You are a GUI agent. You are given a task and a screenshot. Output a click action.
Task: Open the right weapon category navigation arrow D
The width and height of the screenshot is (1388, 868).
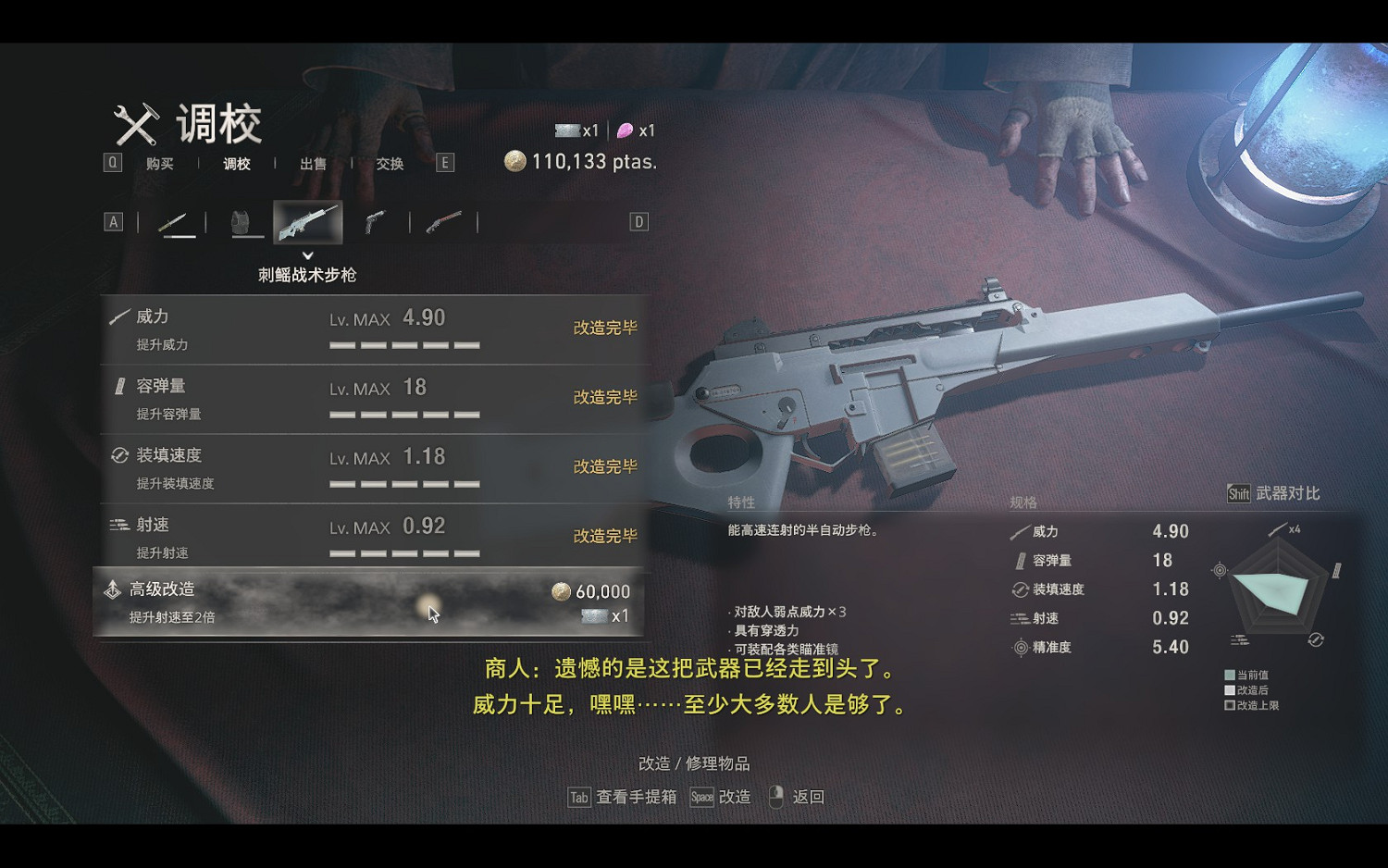(x=636, y=221)
